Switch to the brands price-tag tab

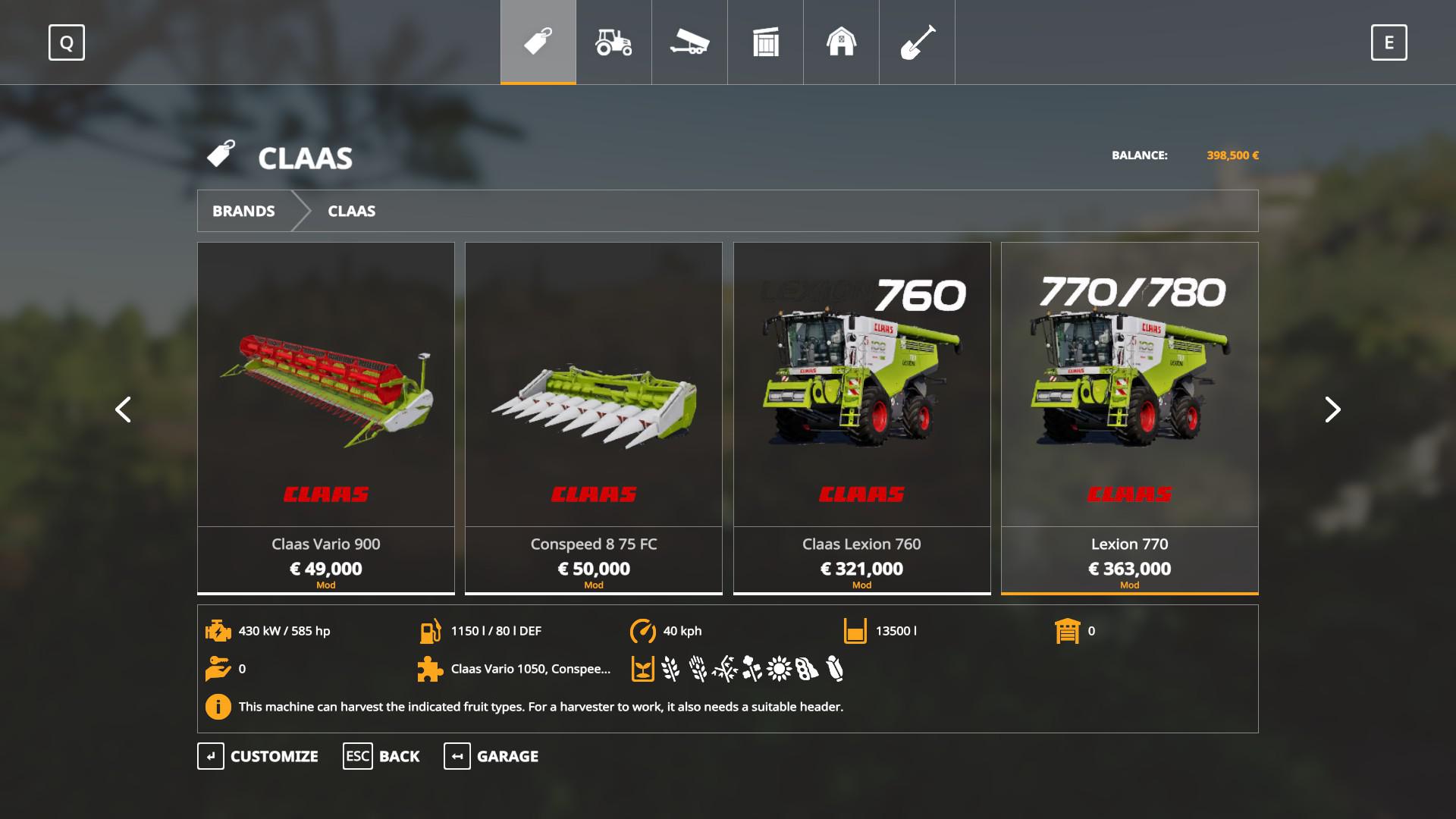pos(538,42)
